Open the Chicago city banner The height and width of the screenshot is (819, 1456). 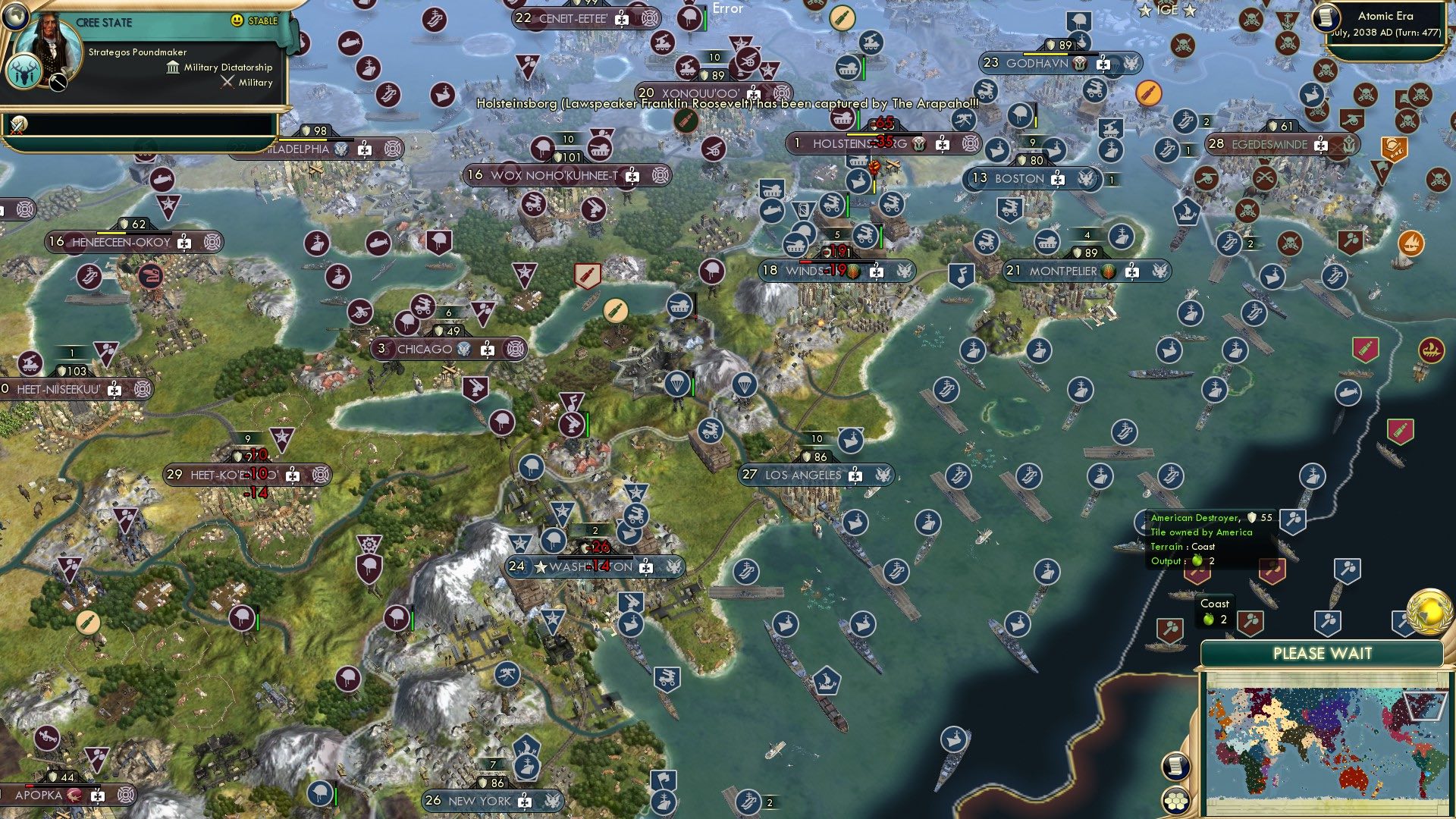pyautogui.click(x=425, y=350)
